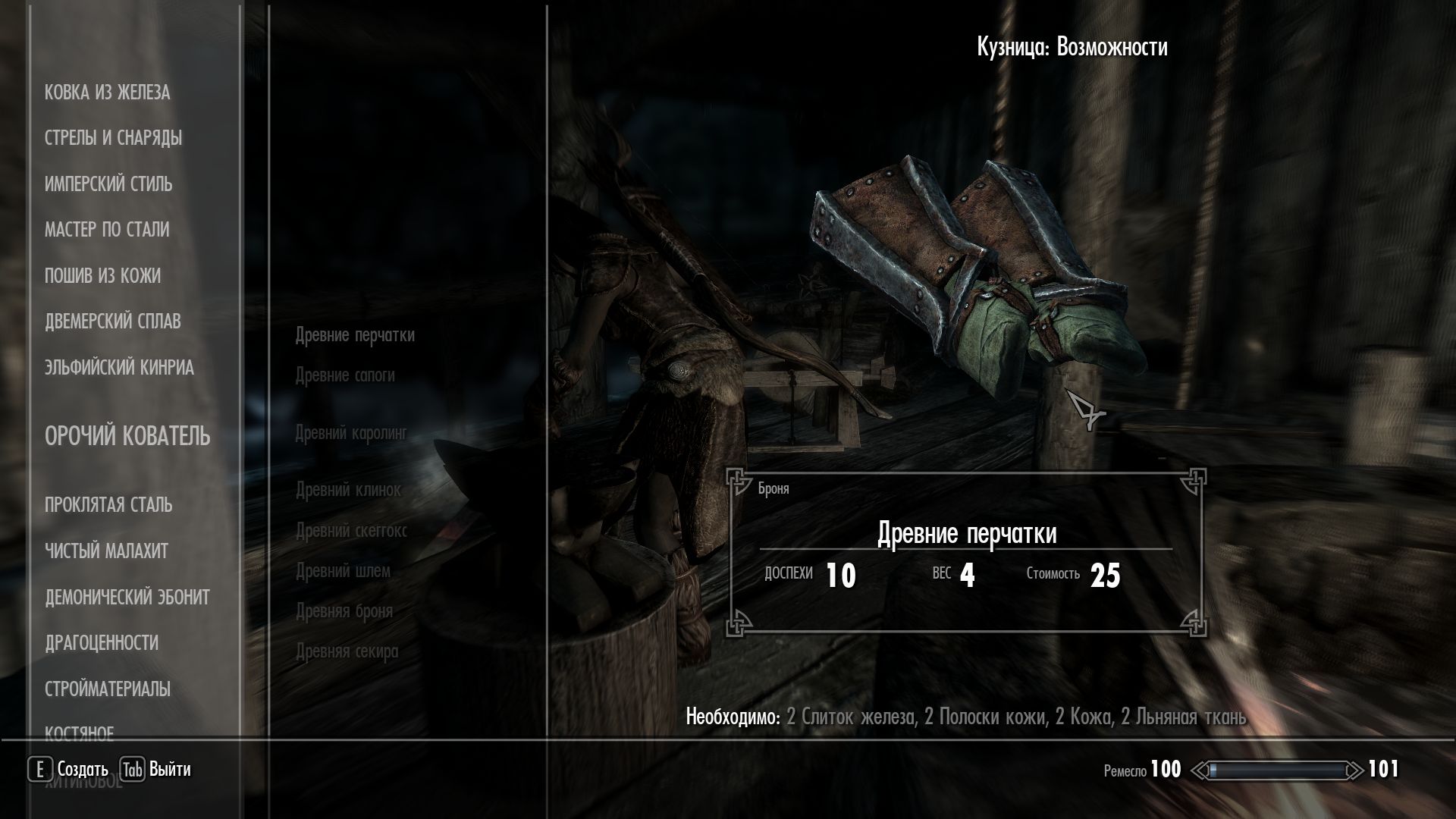Choose Древние сапоги from the list
Screen dimensions: 1456x819
click(x=345, y=375)
